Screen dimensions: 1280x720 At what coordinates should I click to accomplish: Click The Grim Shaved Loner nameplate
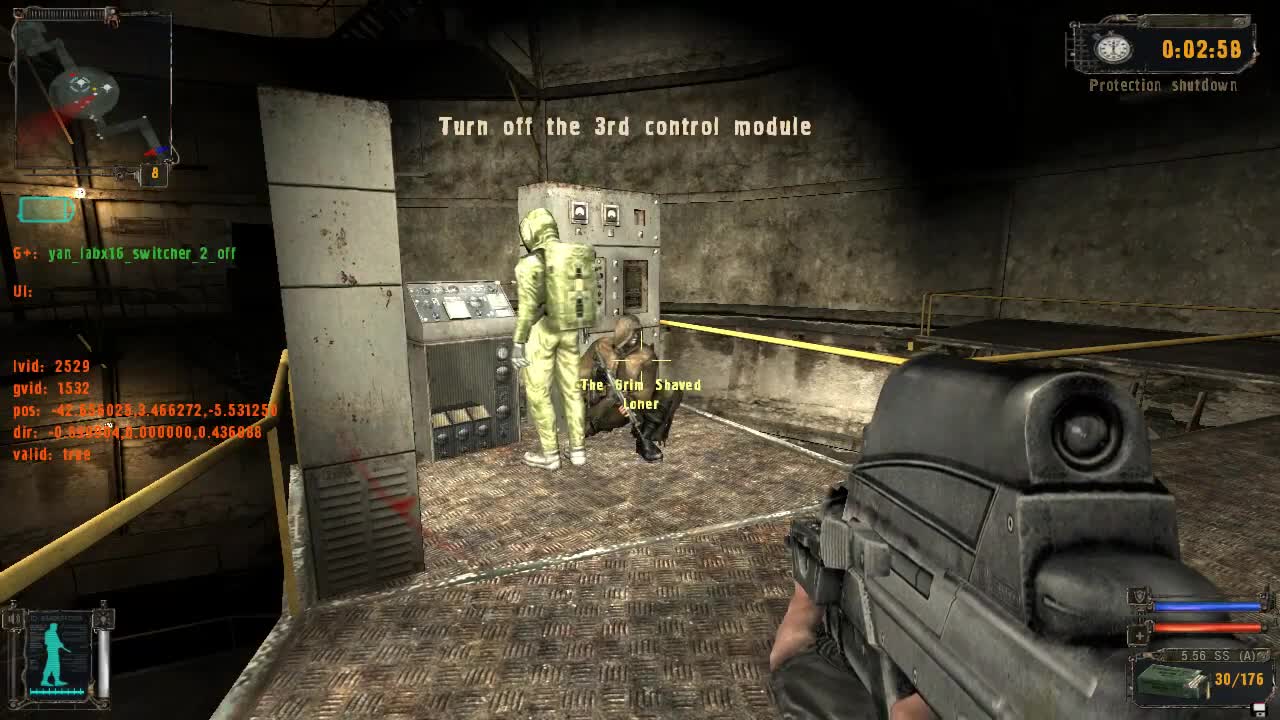(640, 393)
